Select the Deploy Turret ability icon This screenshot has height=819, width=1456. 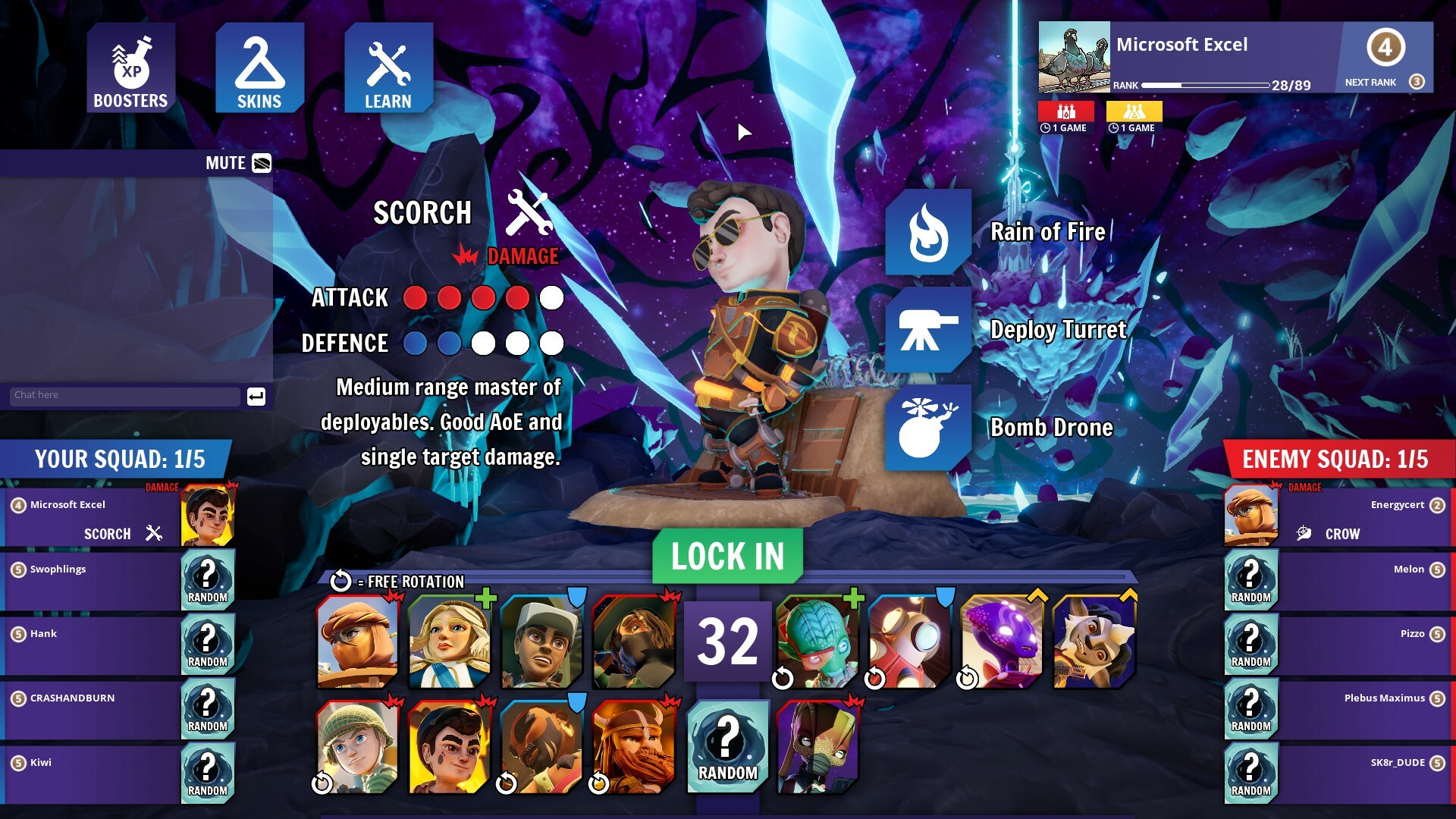tap(929, 331)
